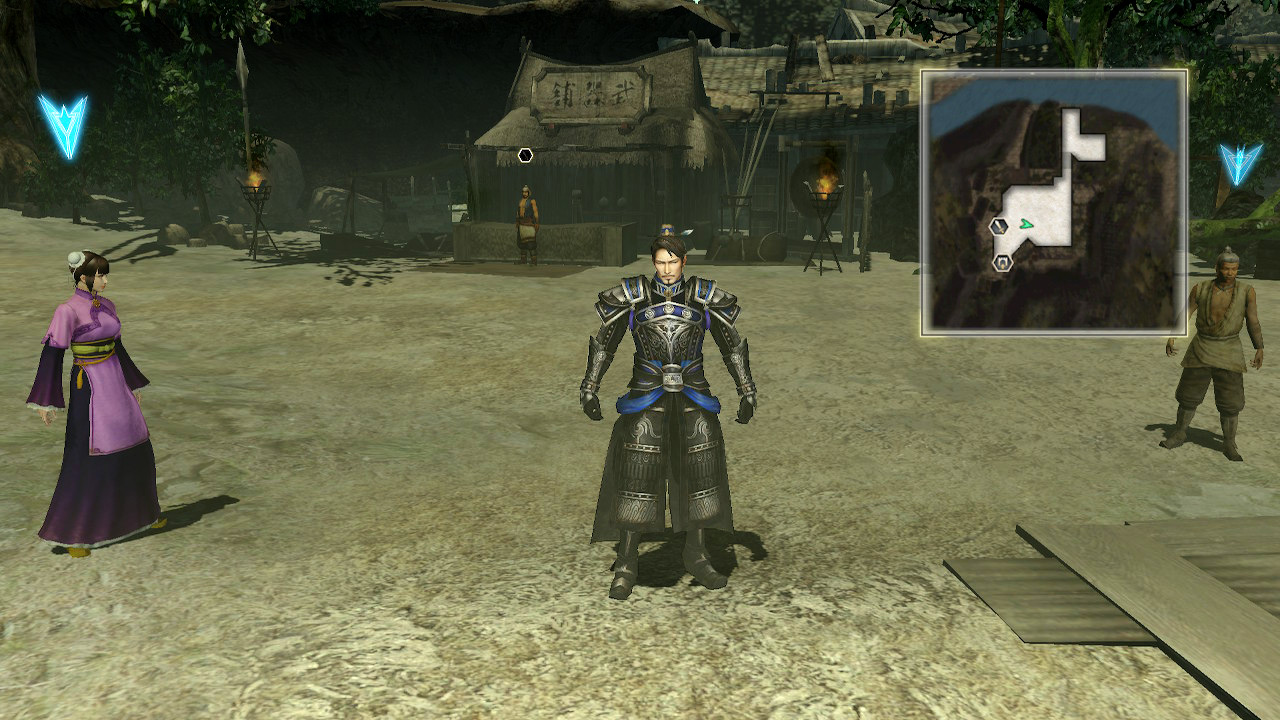Select the gate marker on the minimap

click(1002, 263)
